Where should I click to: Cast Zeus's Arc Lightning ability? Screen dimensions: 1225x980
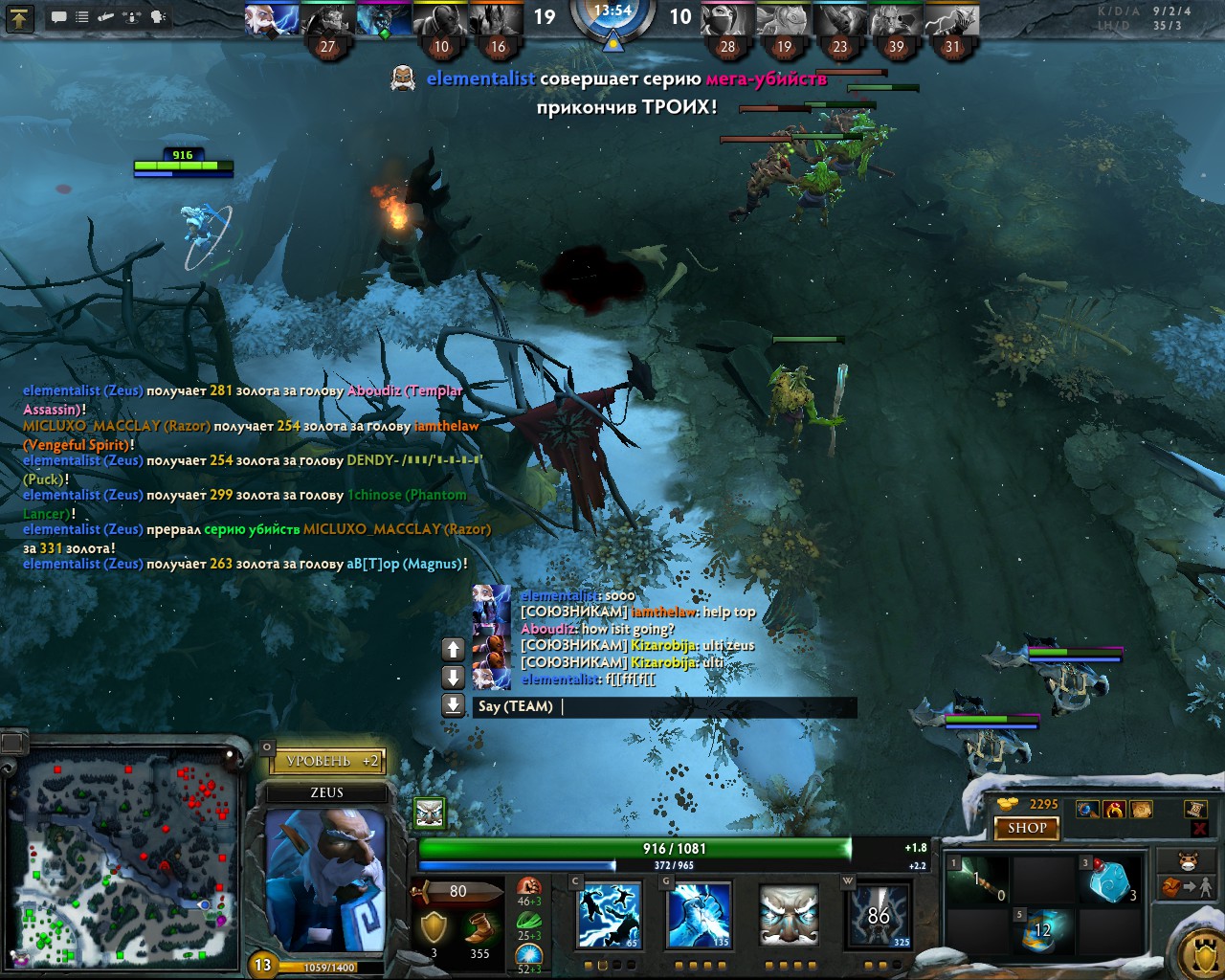[x=609, y=916]
